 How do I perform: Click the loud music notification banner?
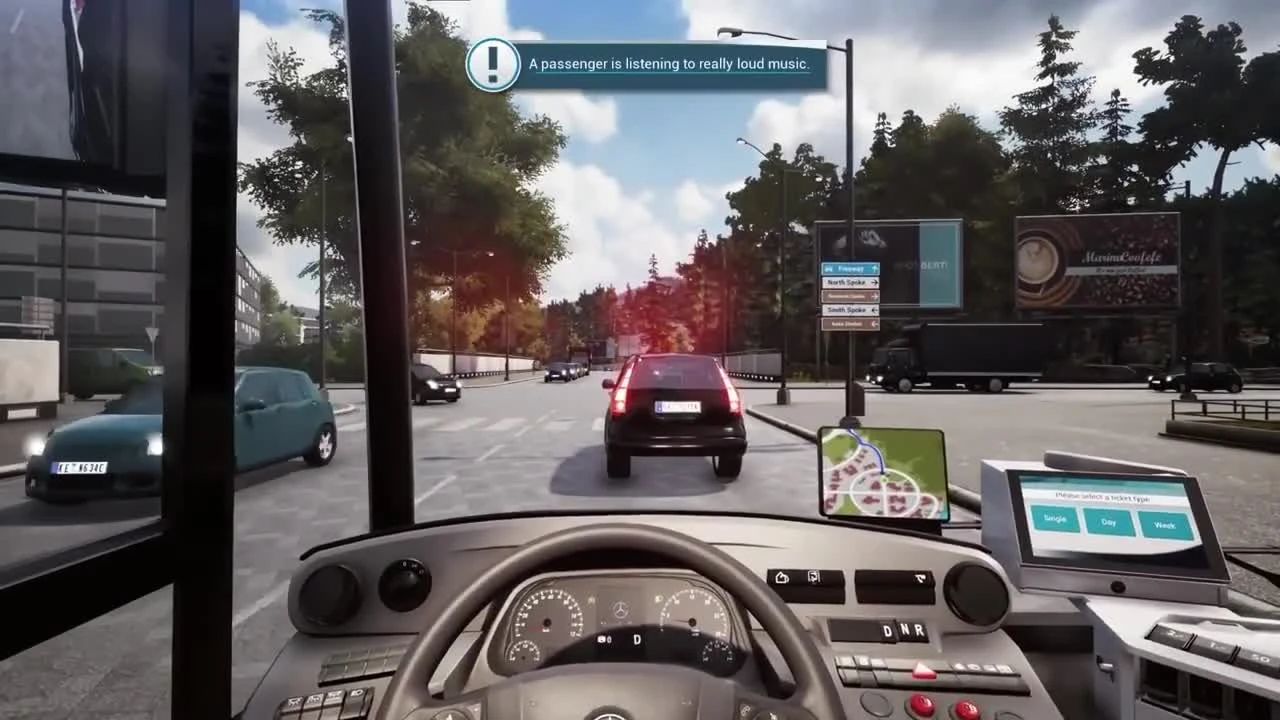[668, 64]
